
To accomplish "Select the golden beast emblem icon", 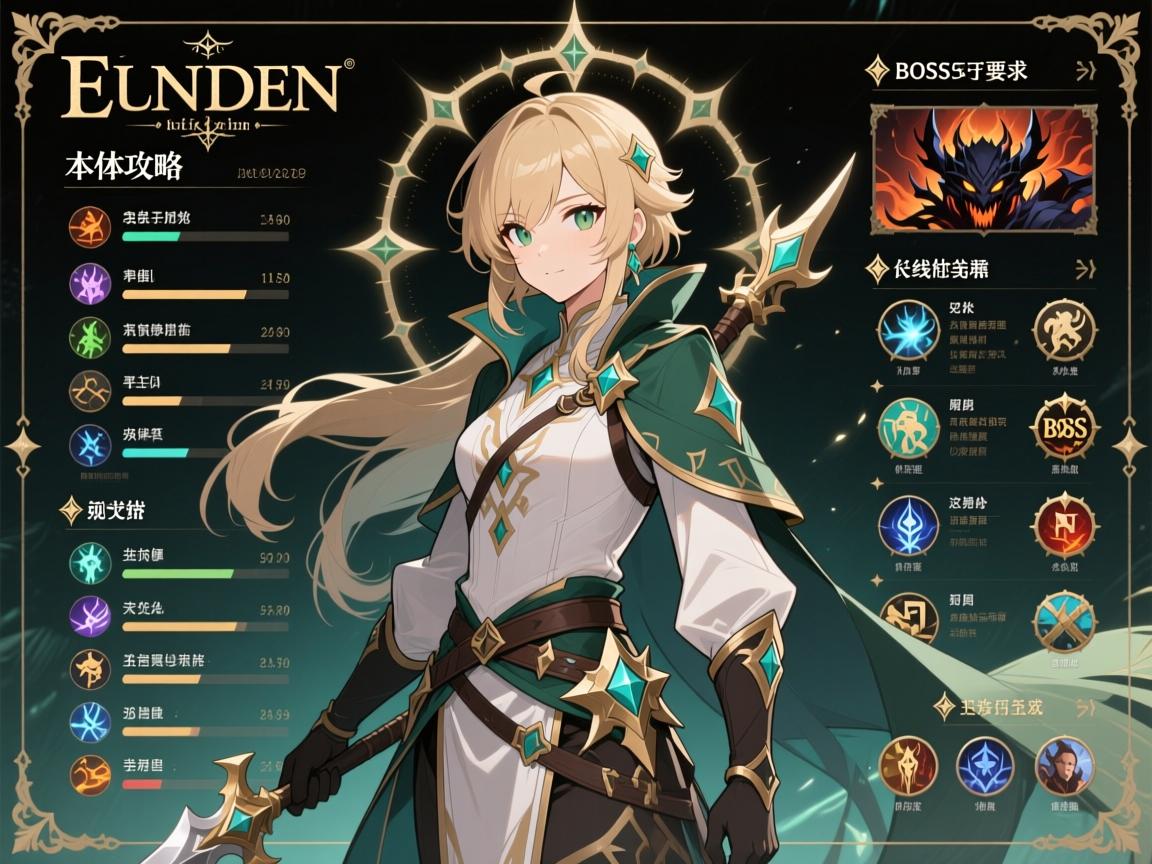I will (x=1064, y=330).
